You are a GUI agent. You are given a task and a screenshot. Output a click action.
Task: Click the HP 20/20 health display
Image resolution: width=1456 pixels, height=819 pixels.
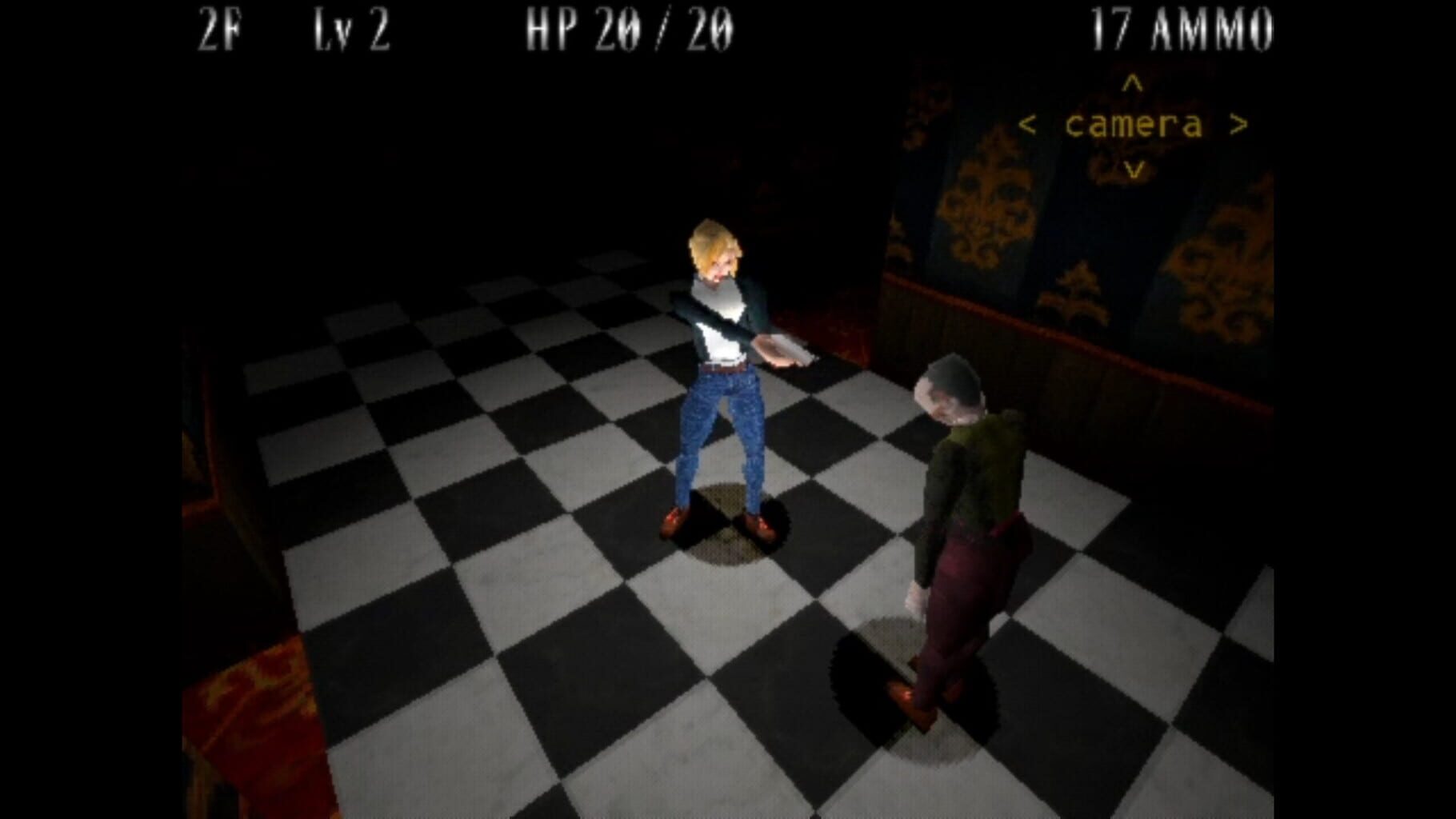click(628, 26)
